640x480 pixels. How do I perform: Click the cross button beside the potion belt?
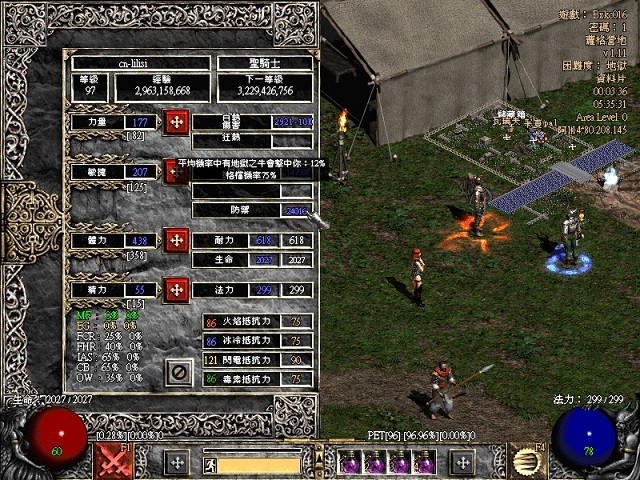(462, 462)
